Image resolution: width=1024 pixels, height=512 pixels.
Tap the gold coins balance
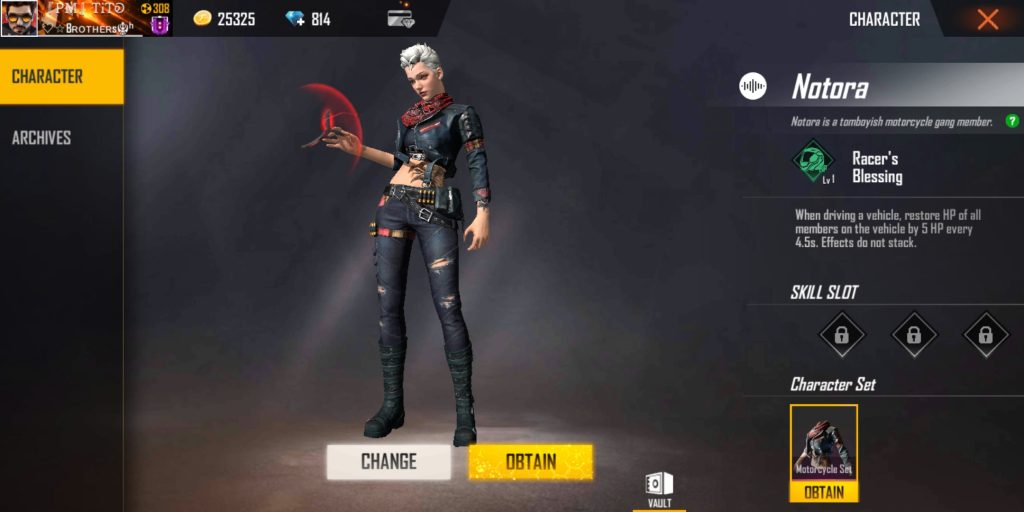[x=224, y=19]
